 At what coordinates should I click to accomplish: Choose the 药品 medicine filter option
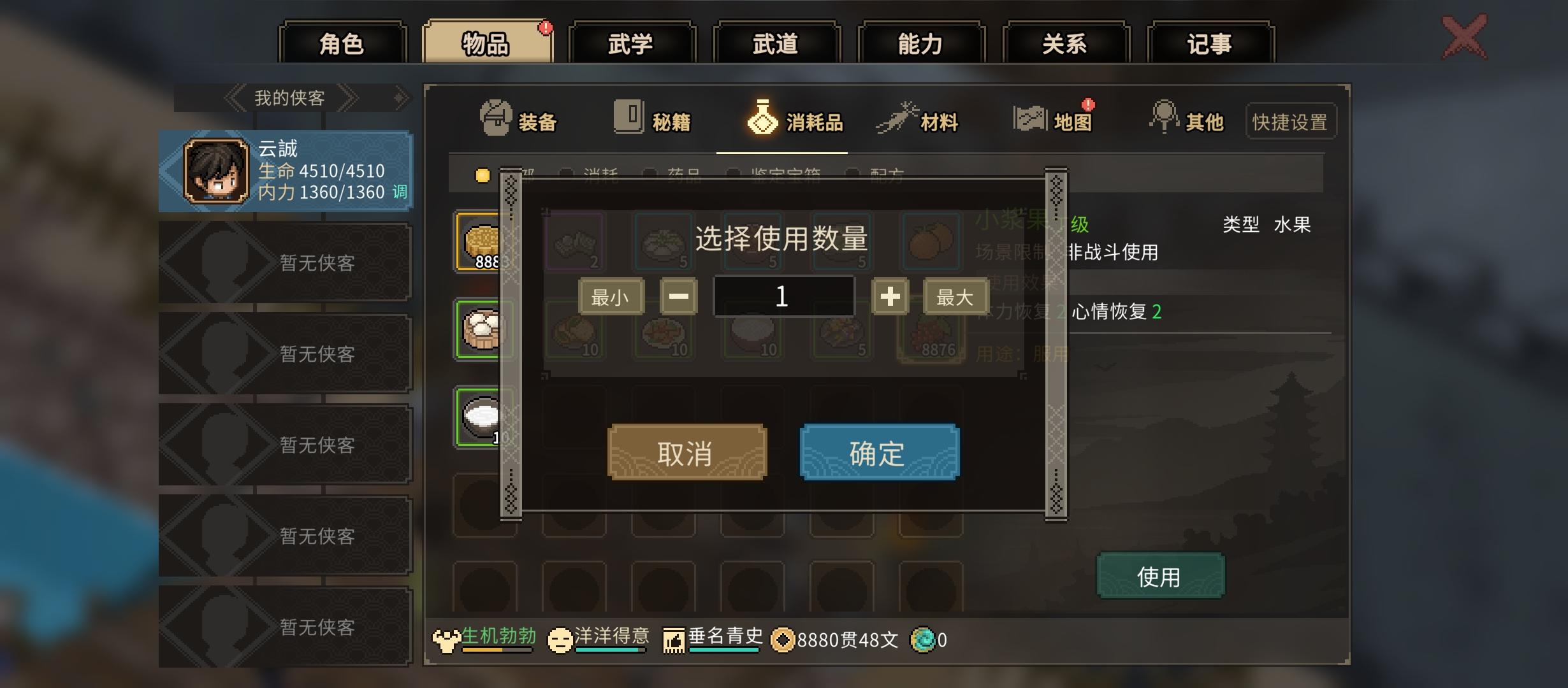[650, 175]
